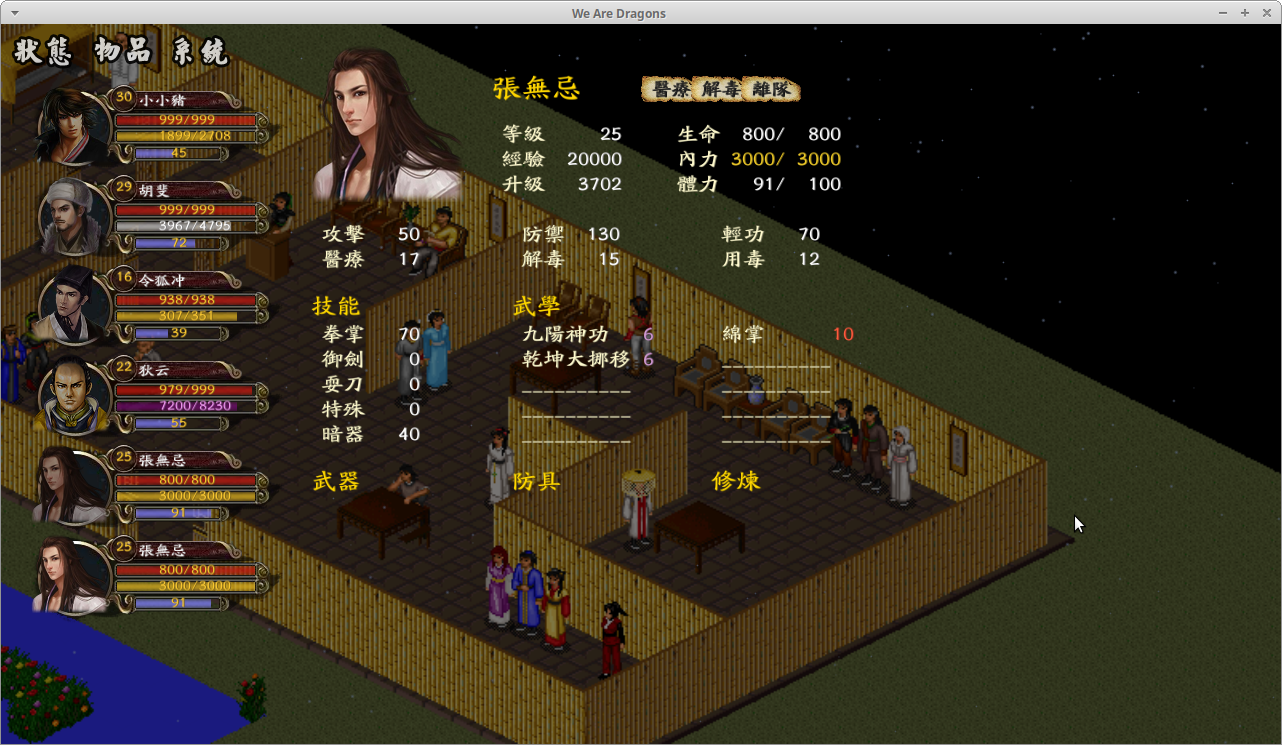Open the 物品 items menu

123,51
